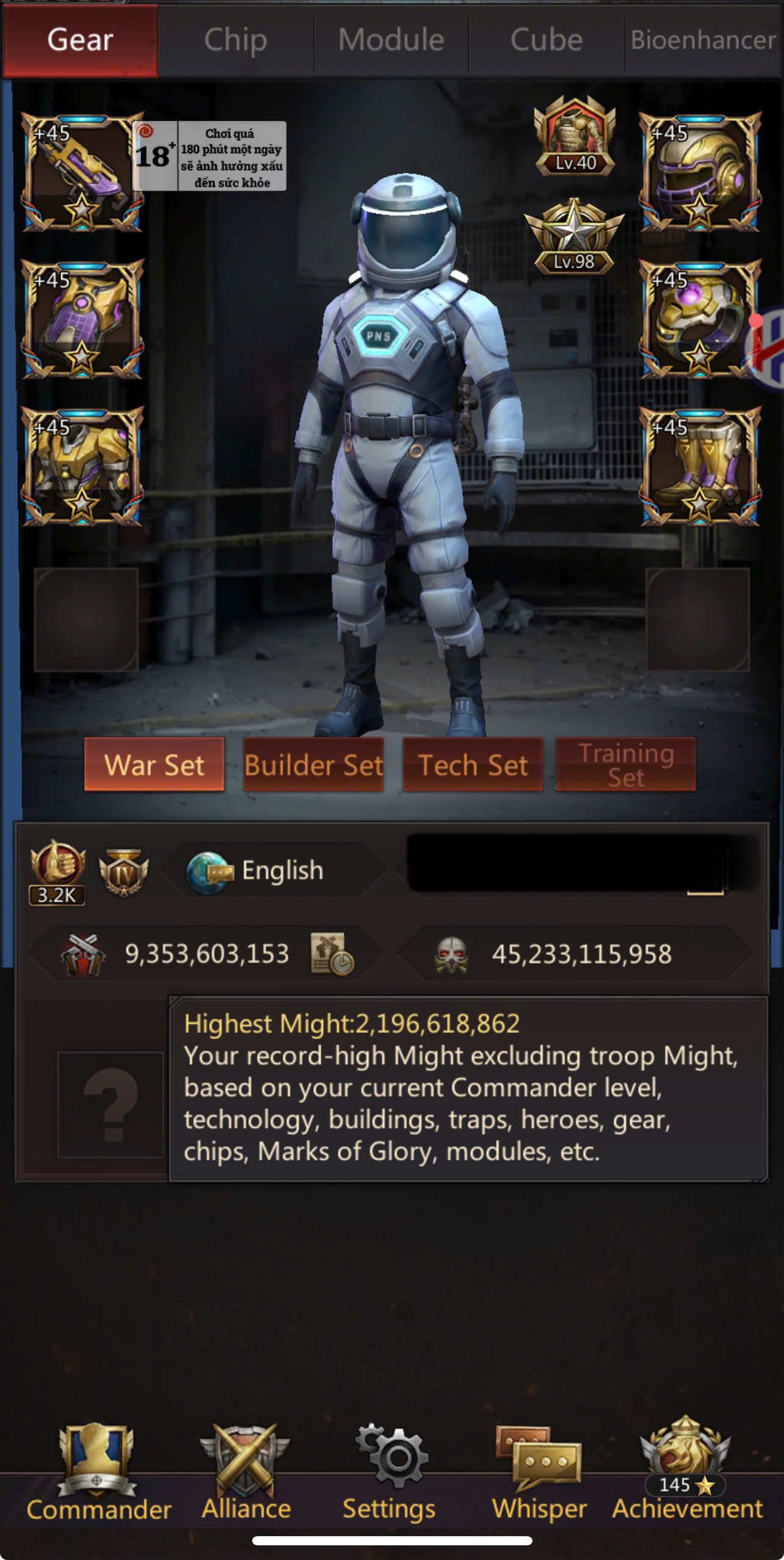Screen dimensions: 784x1560
Task: Activate the Training Set loadout
Action: point(626,765)
